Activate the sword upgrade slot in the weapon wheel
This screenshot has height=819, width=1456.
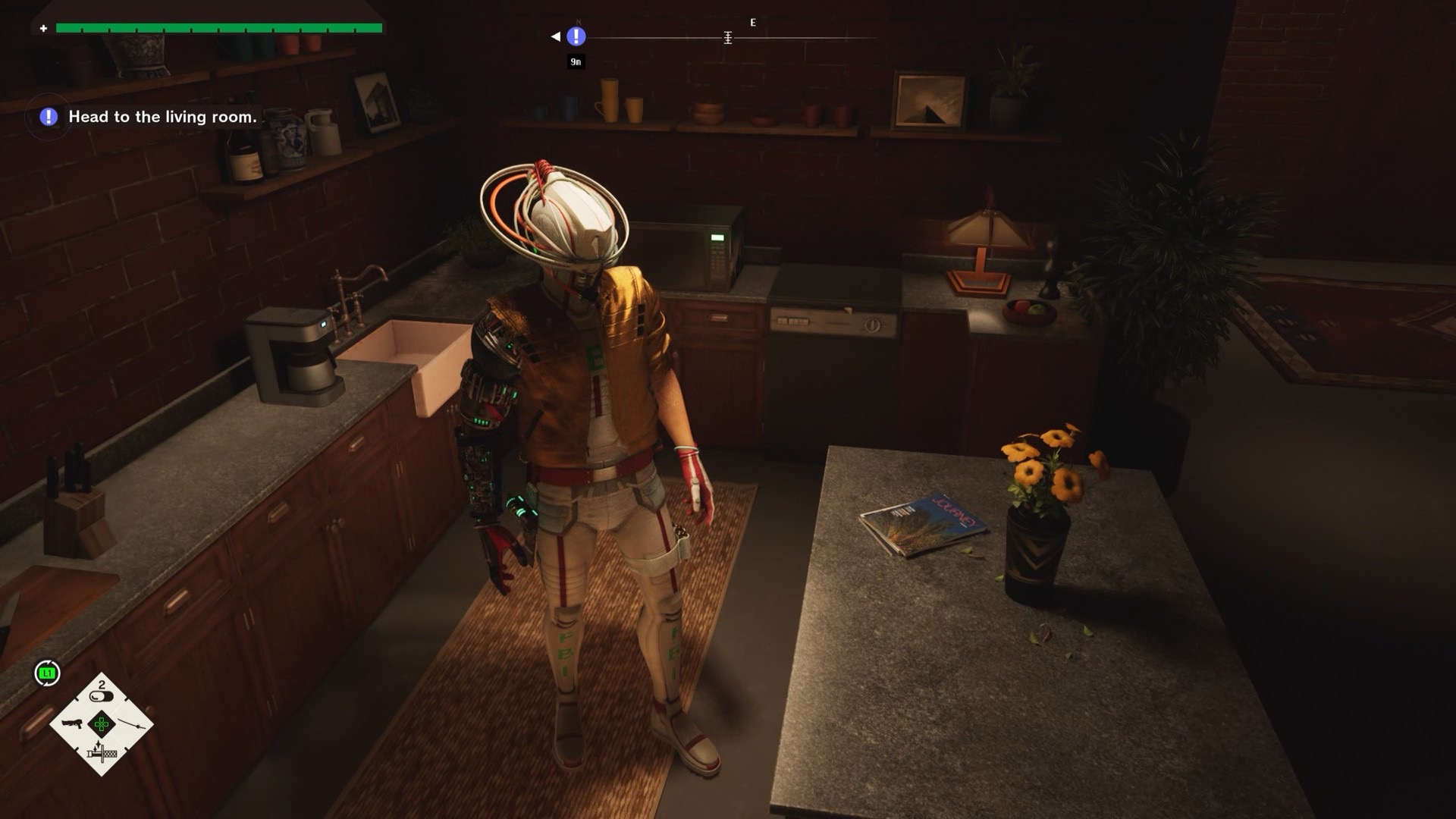(102, 753)
